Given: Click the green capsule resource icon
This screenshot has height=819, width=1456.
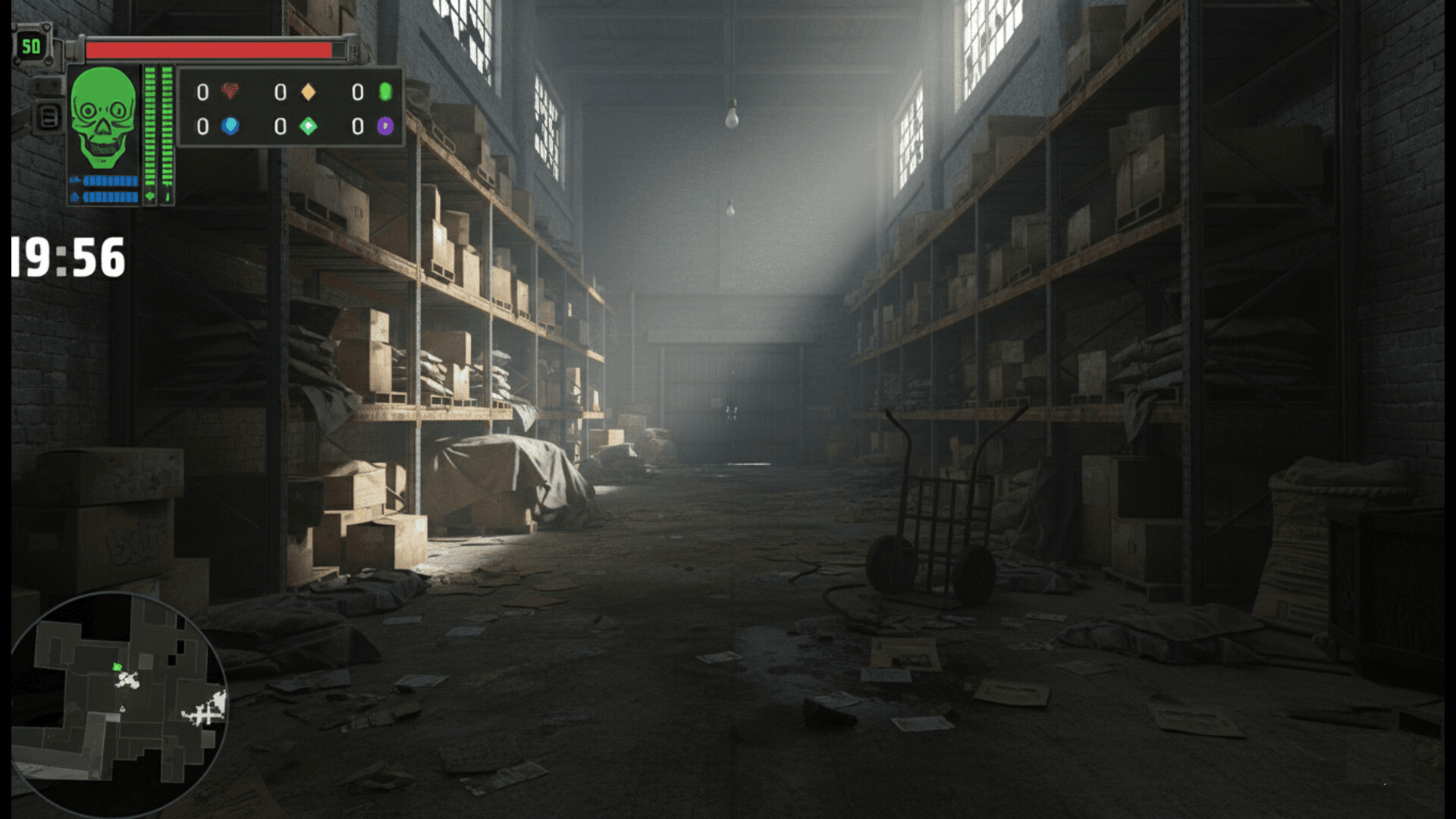Looking at the screenshot, I should (x=385, y=92).
